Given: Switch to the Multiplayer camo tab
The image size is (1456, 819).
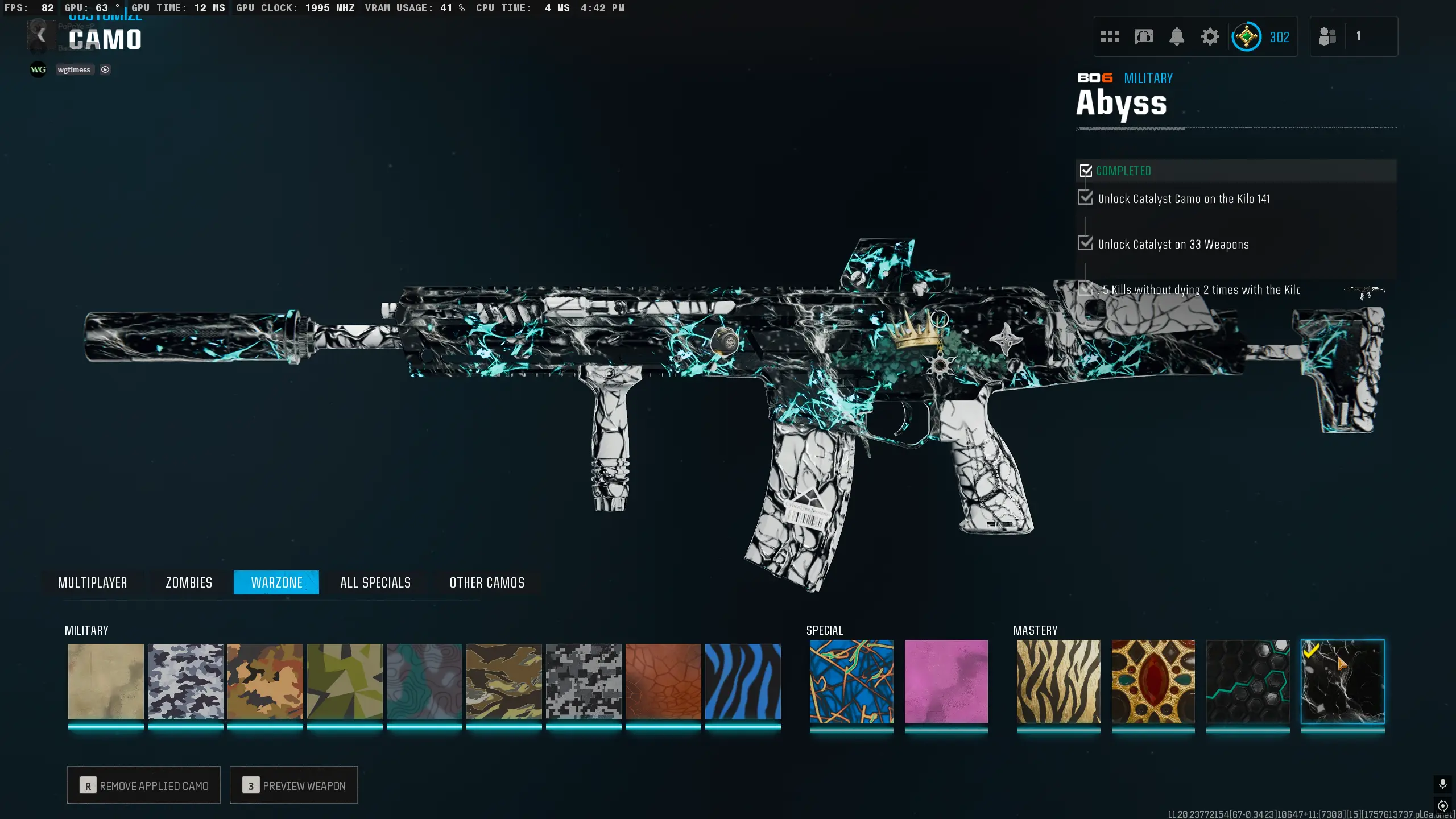Looking at the screenshot, I should pyautogui.click(x=92, y=582).
